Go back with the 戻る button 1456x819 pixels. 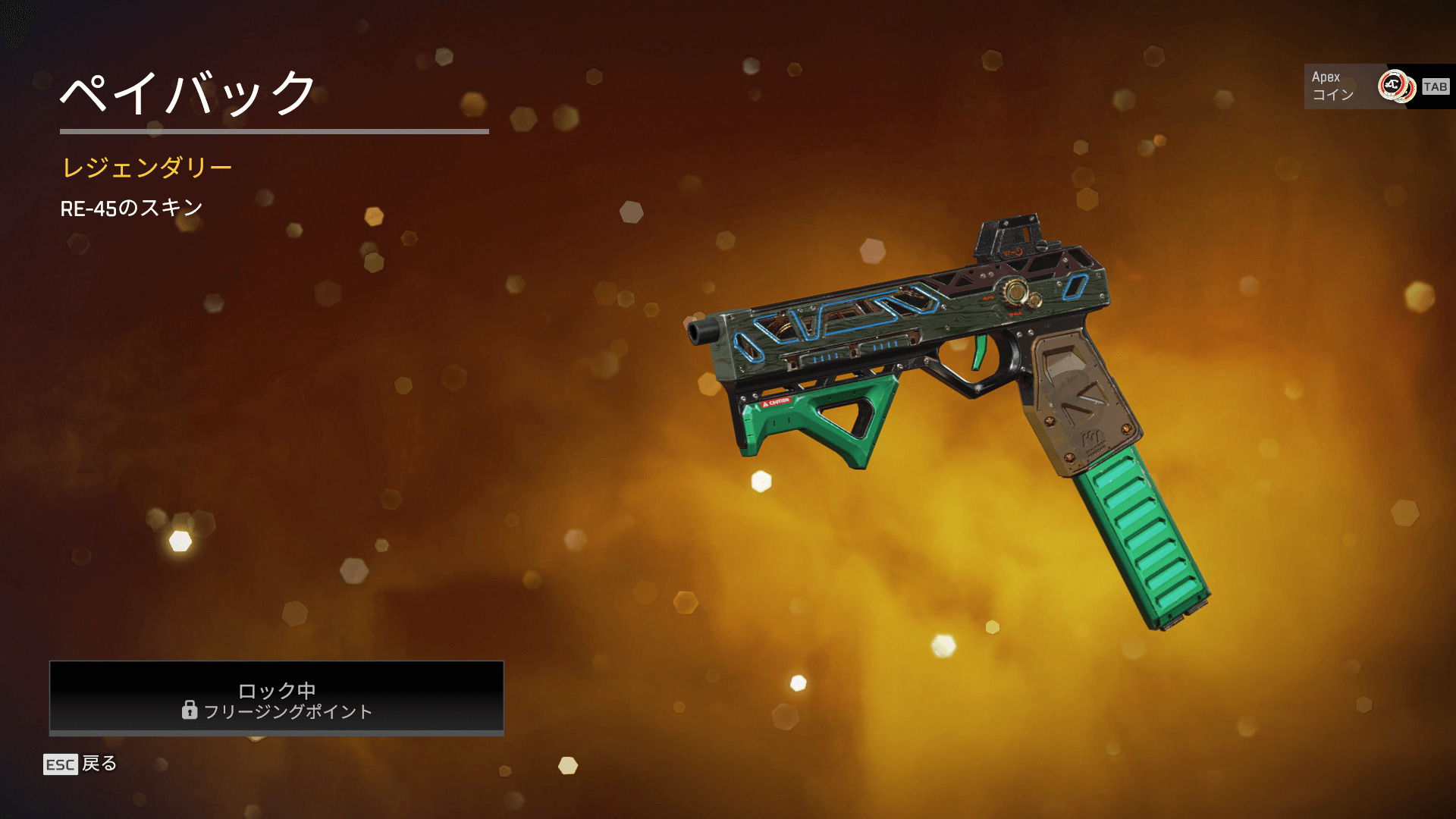[80, 764]
